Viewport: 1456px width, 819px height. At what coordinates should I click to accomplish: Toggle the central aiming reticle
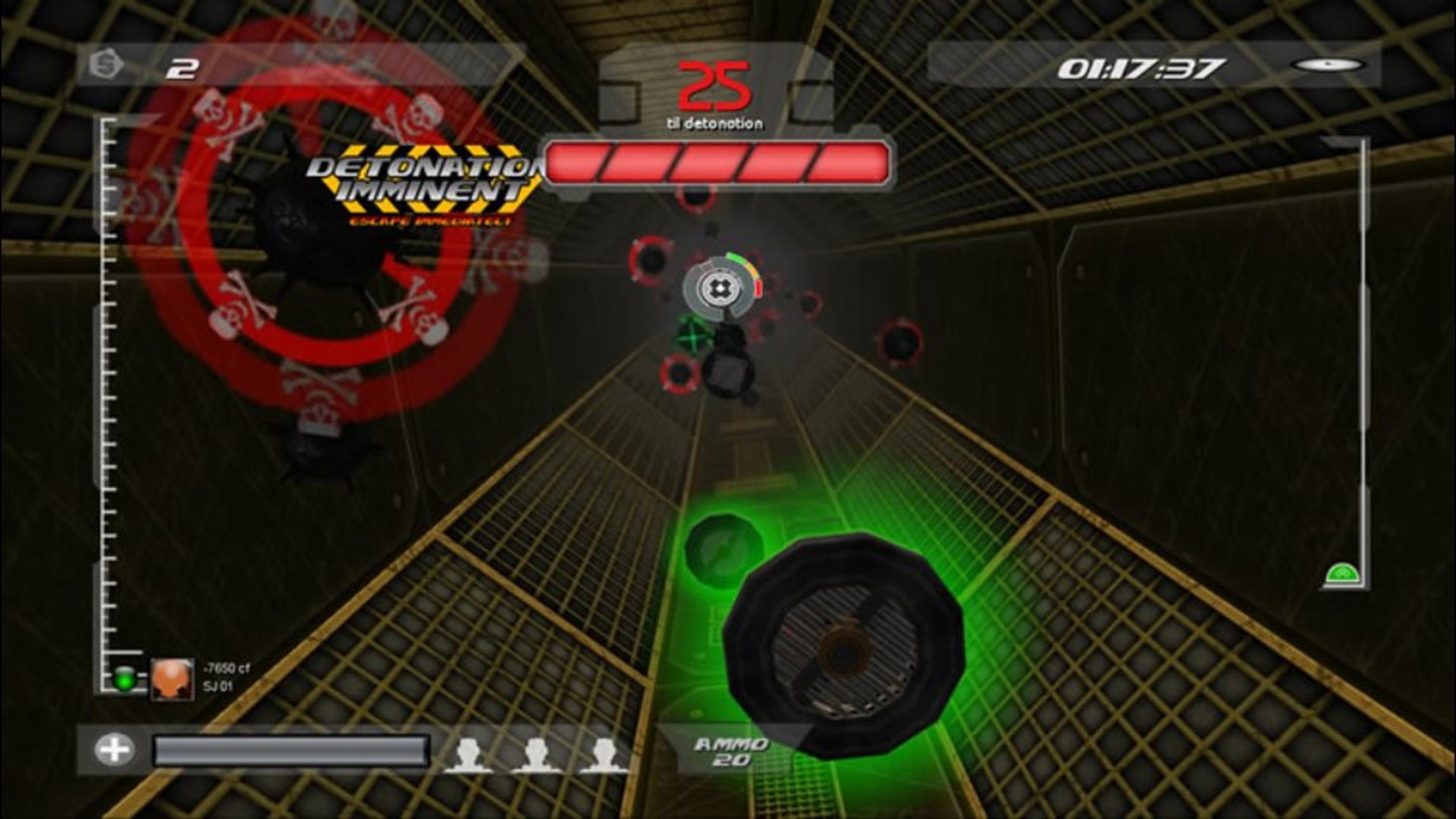click(722, 288)
